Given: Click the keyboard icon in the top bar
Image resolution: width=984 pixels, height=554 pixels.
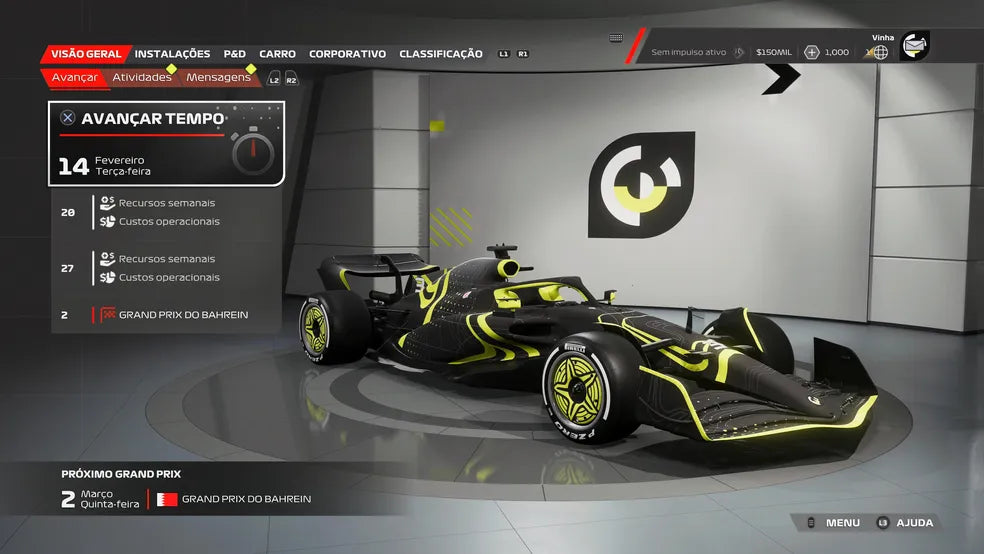Looking at the screenshot, I should pos(616,38).
